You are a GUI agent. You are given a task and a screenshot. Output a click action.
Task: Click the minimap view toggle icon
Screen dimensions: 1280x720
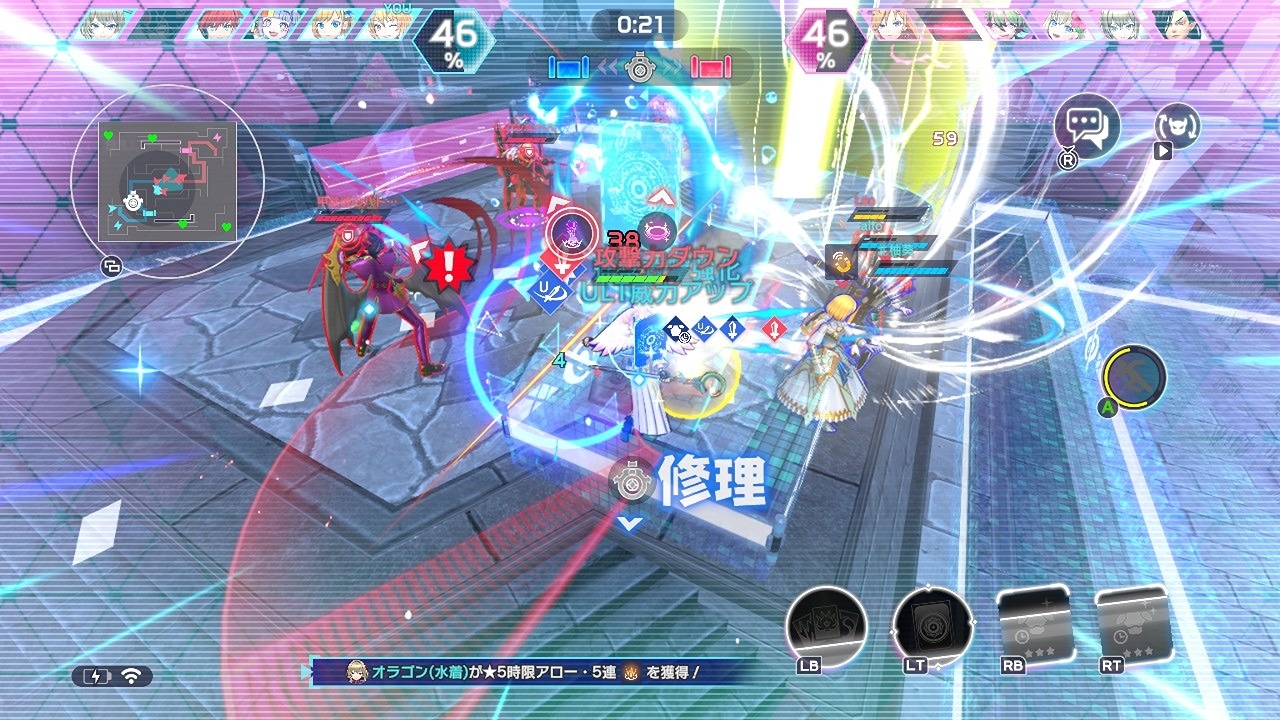point(111,267)
